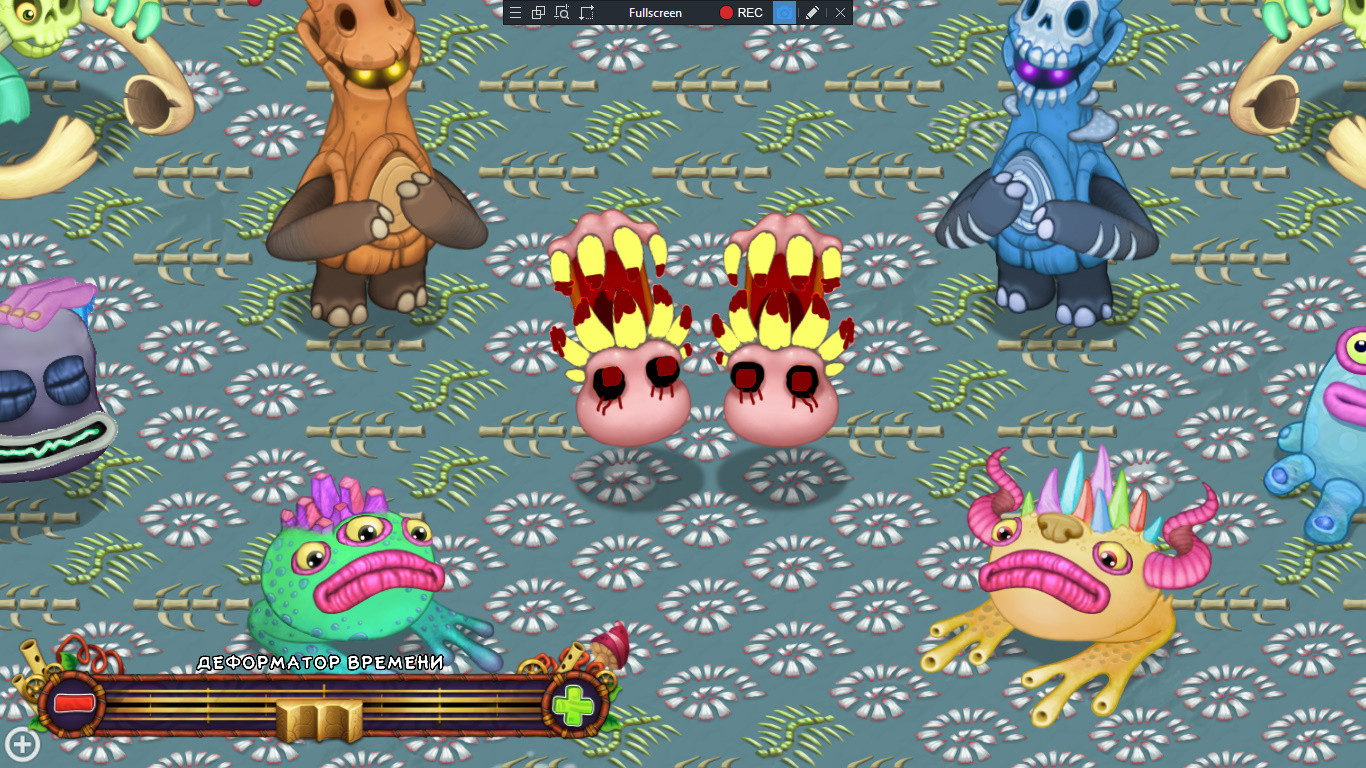Open the recorder hamburger menu

[515, 12]
